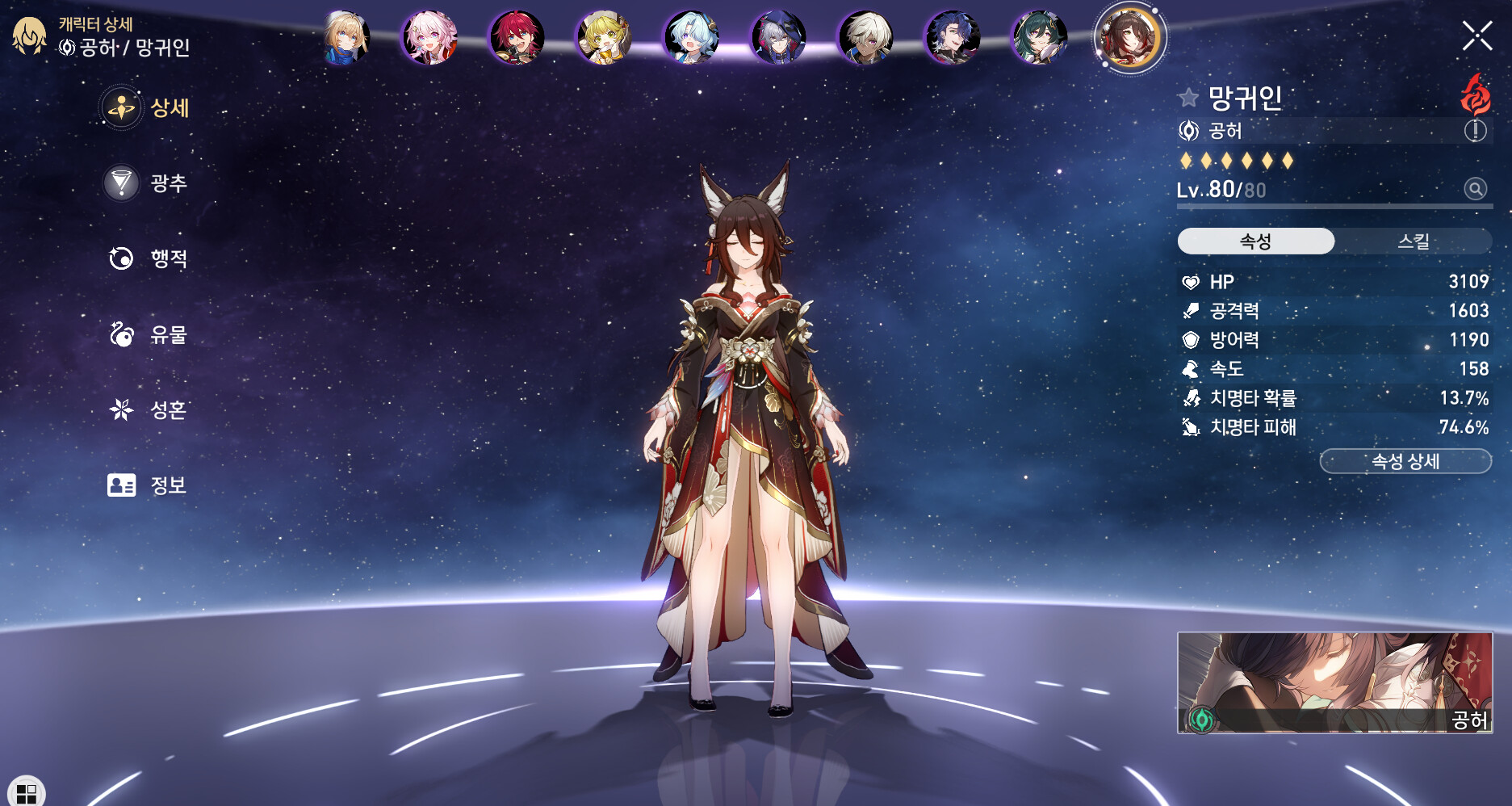Image resolution: width=1512 pixels, height=806 pixels.
Task: Open the four-square grid icon
Action: coord(26,792)
